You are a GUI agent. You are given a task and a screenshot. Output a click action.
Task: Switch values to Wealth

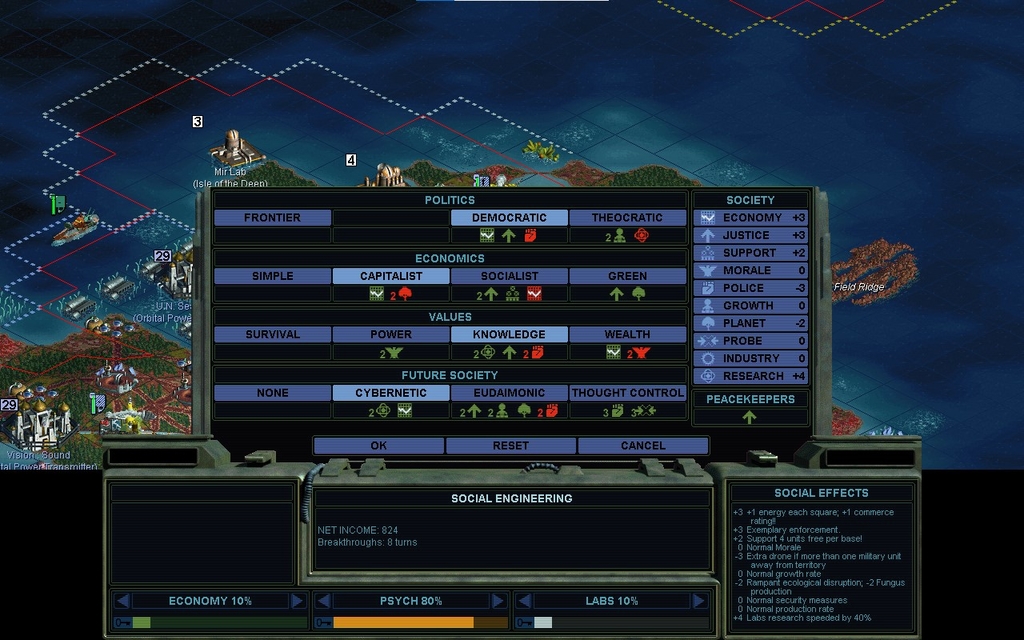(x=627, y=335)
